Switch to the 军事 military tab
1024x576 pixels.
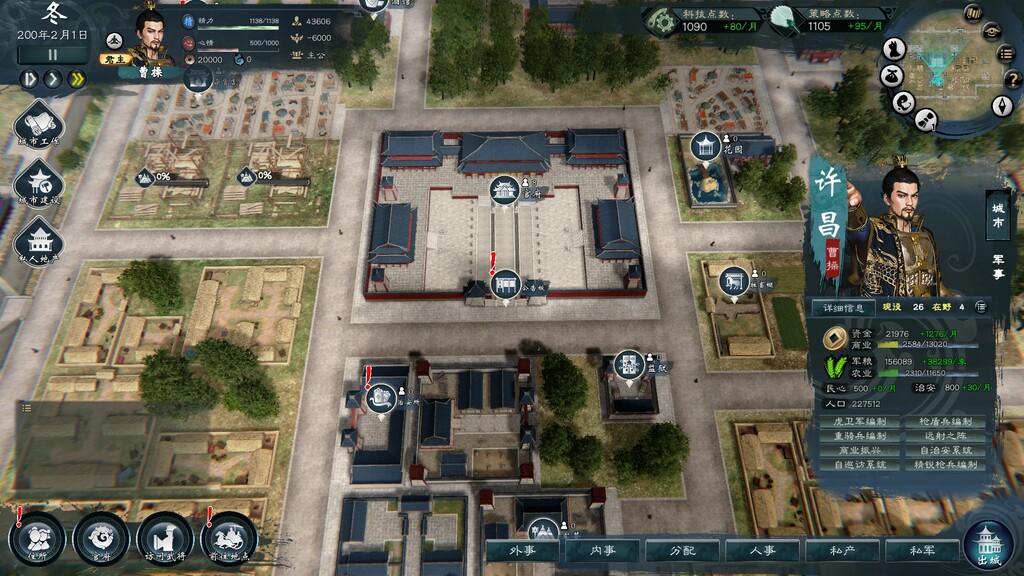[x=997, y=262]
